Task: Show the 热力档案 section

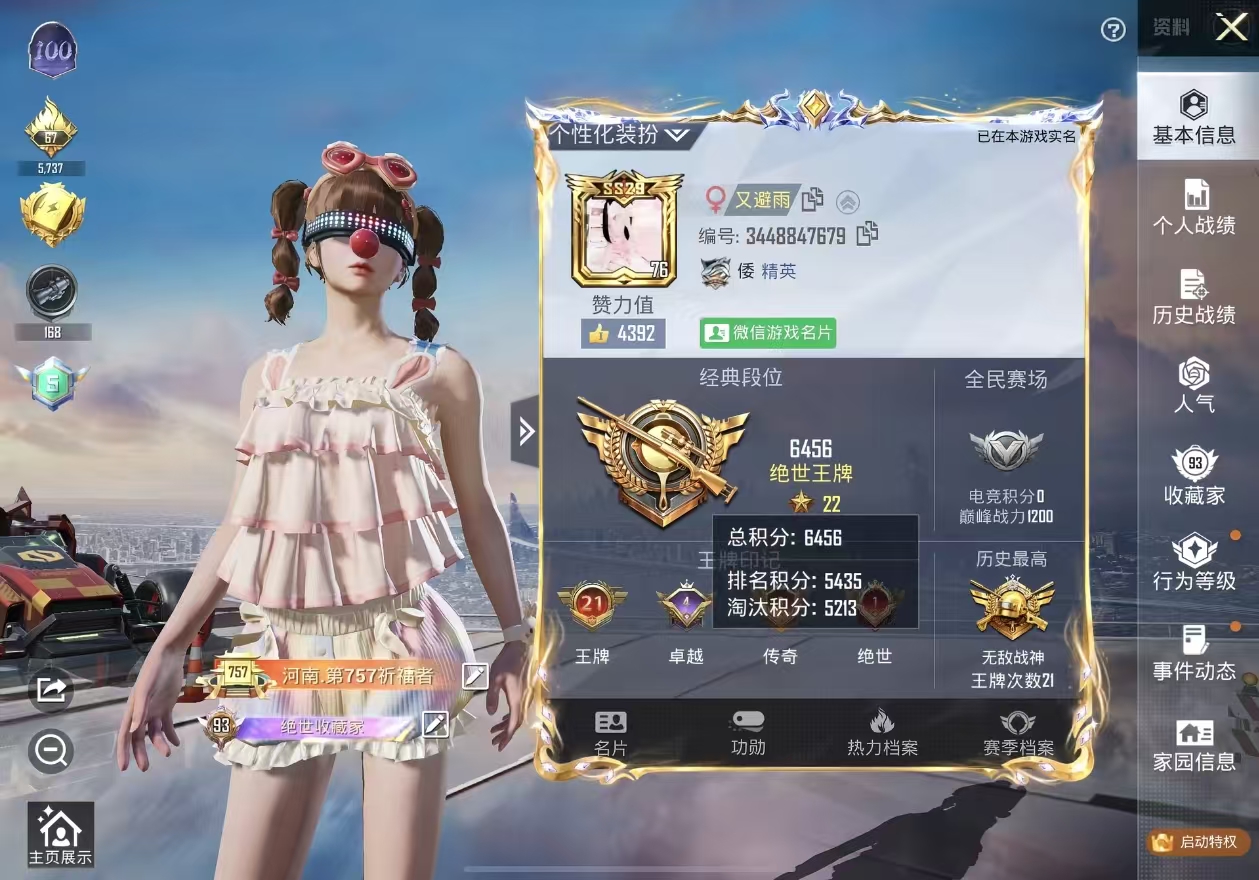Action: (882, 733)
